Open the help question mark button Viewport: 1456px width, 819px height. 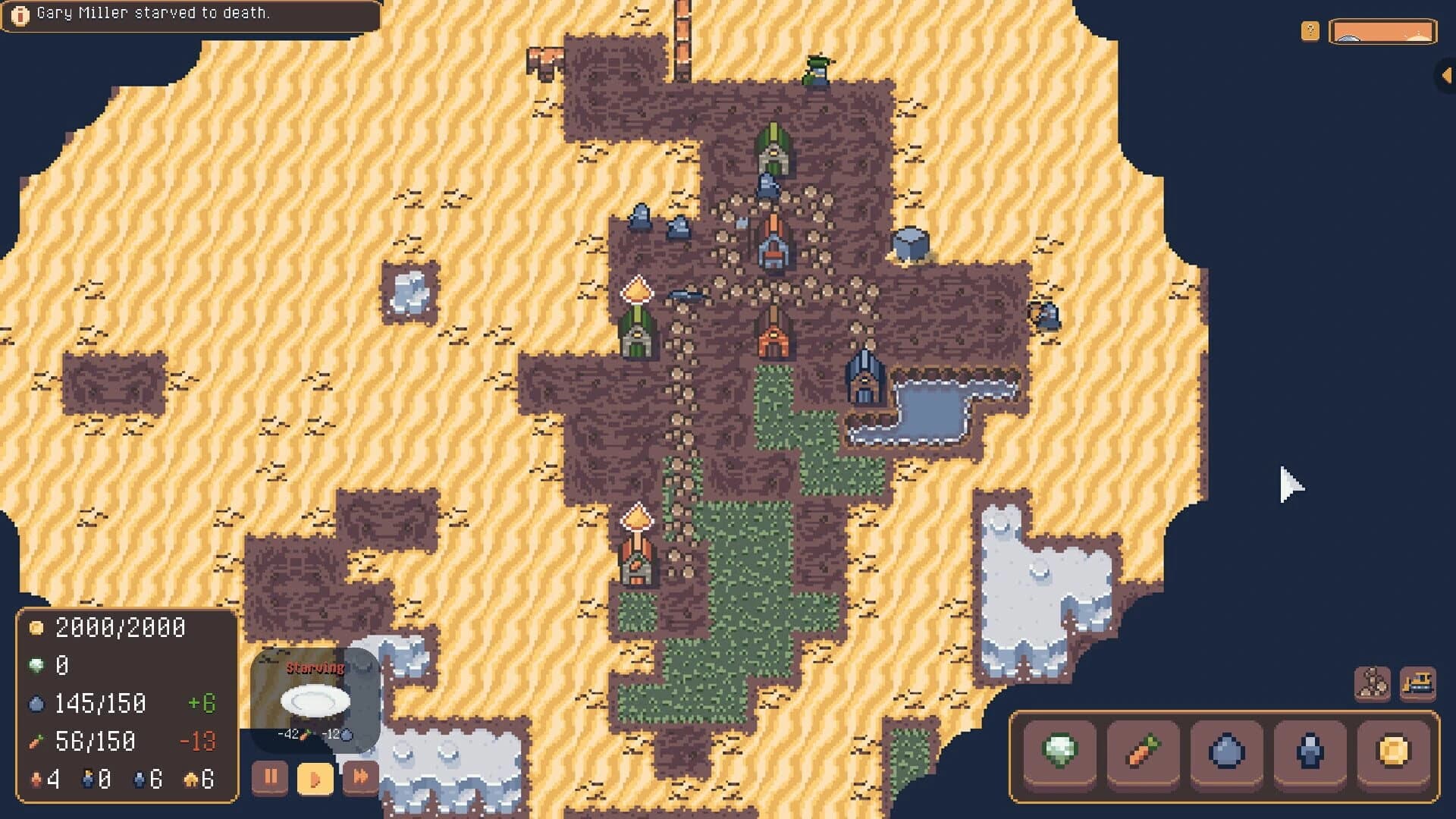click(1311, 30)
